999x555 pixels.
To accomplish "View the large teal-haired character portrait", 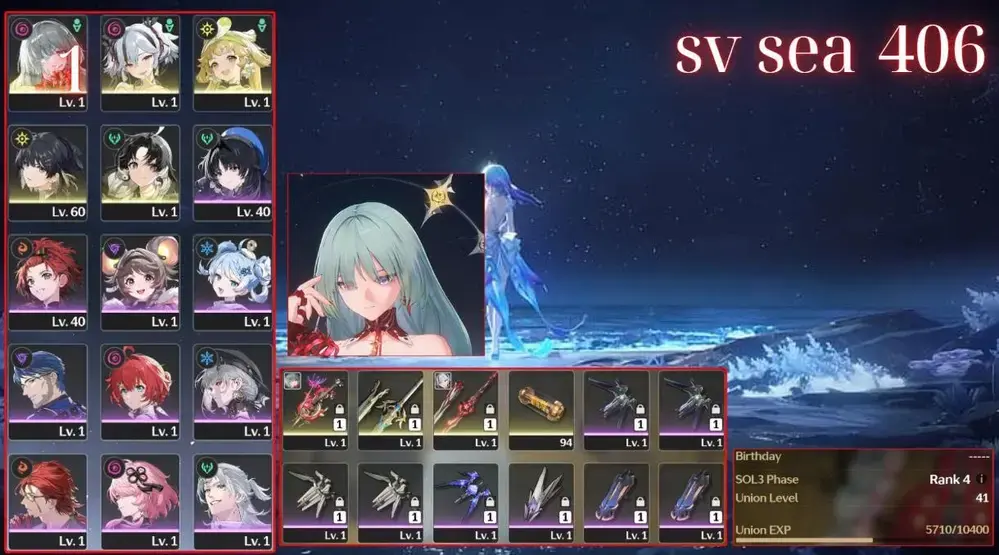I will tap(385, 266).
